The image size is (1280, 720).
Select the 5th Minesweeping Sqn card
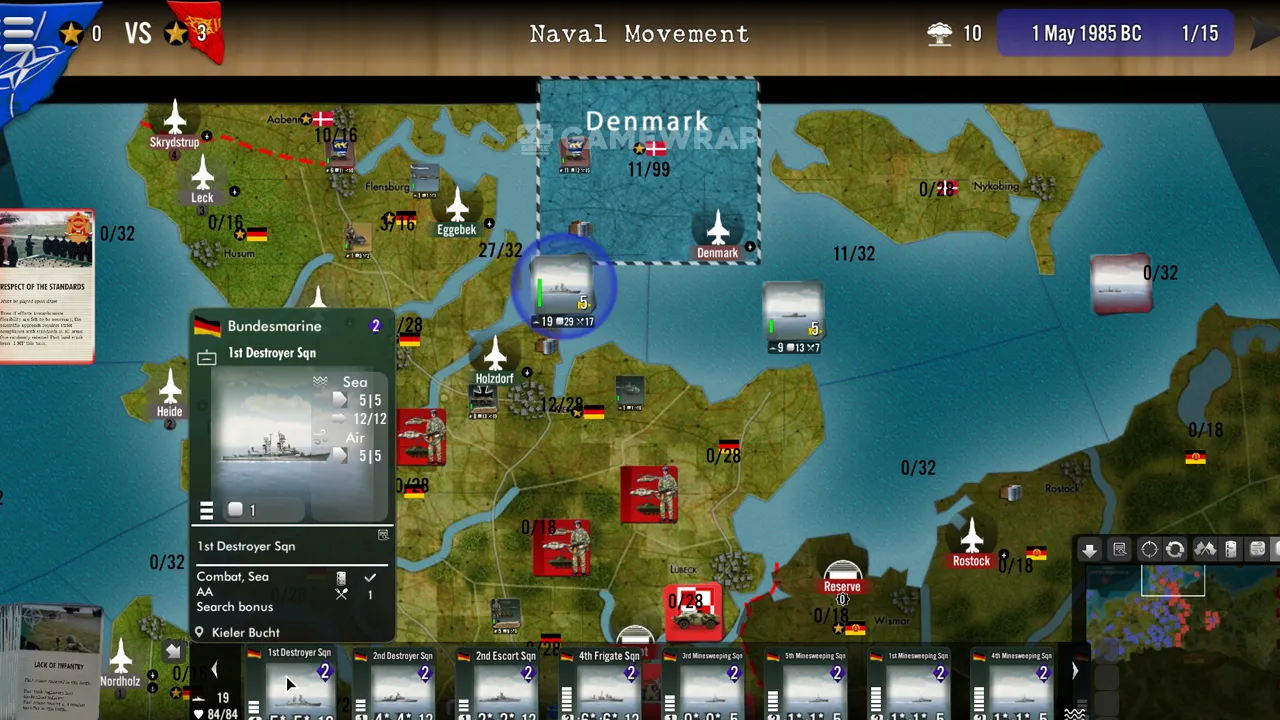pos(814,684)
